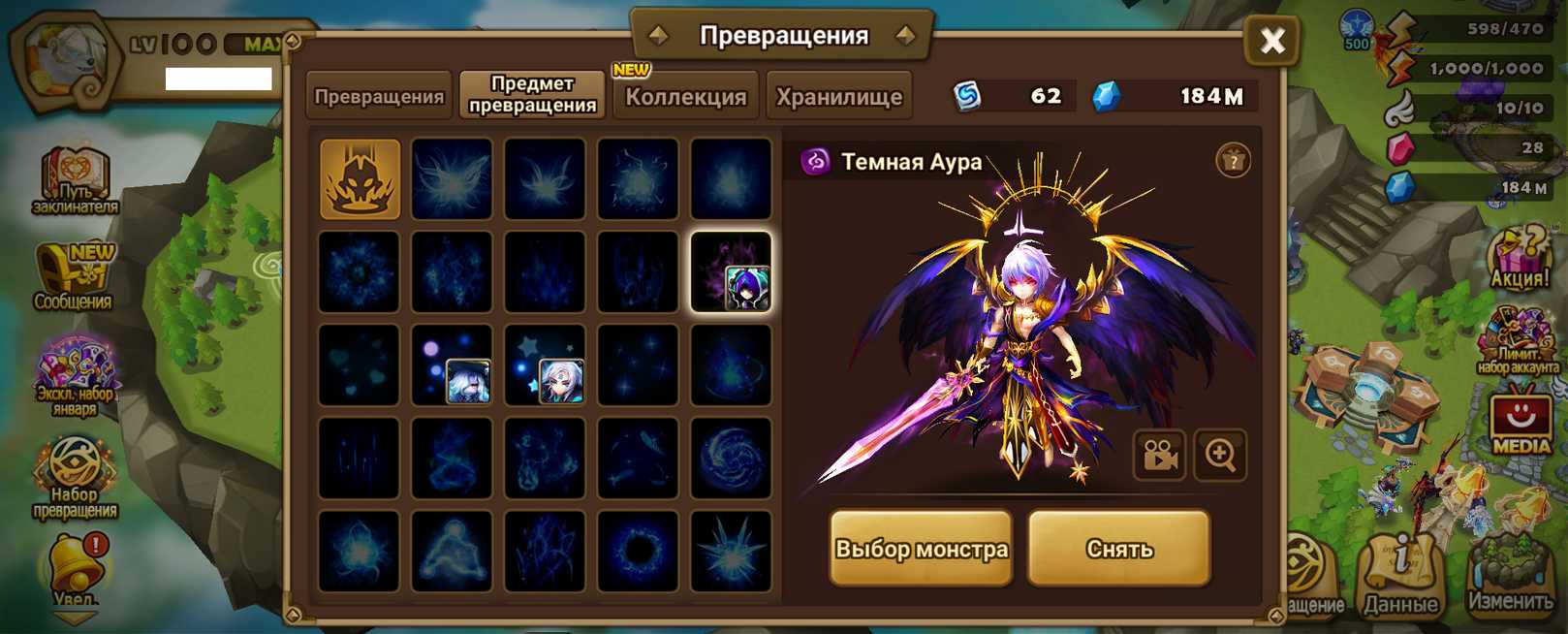Open the Набор превращения shop
The height and width of the screenshot is (634, 1568).
coord(75,477)
